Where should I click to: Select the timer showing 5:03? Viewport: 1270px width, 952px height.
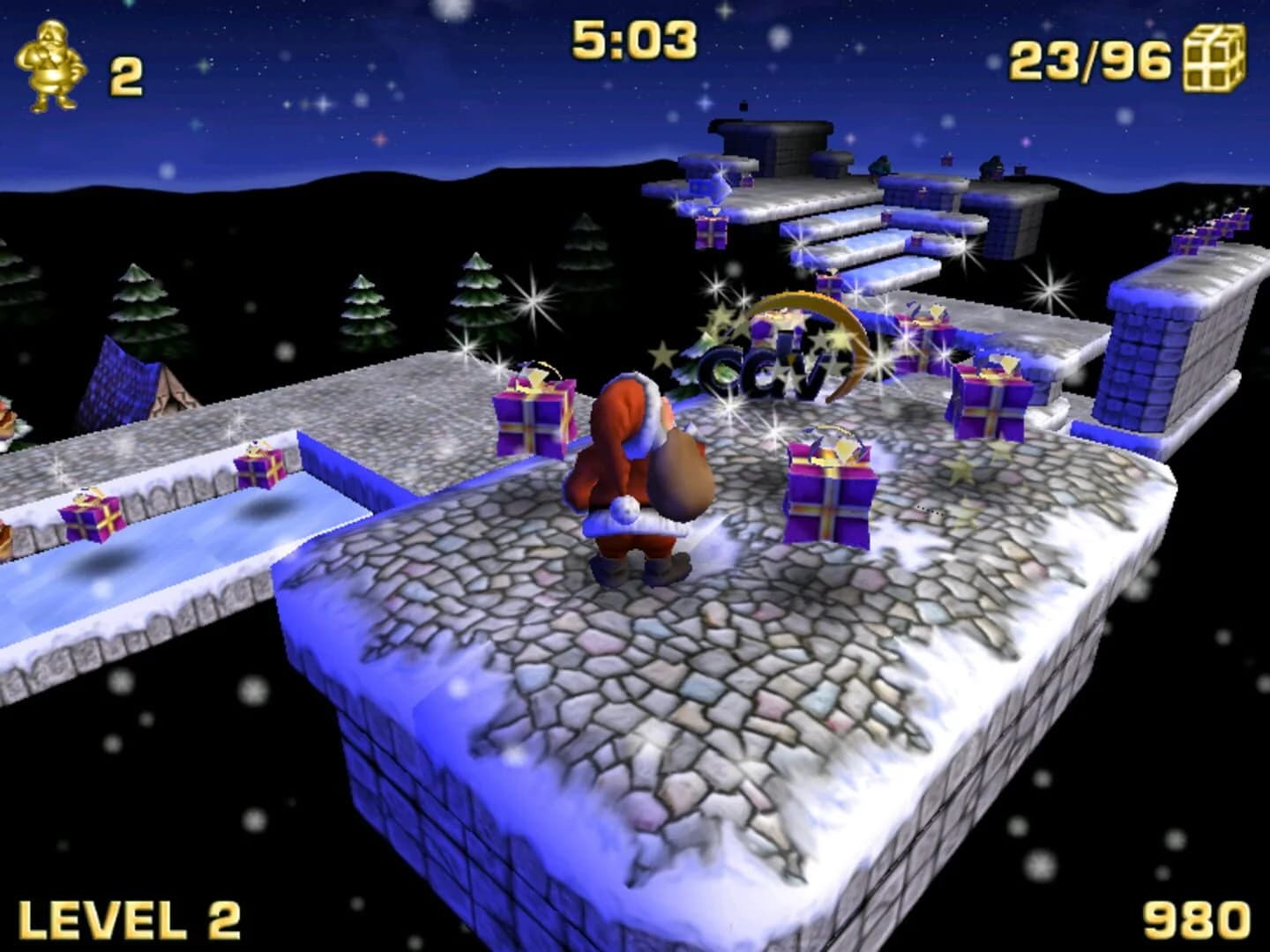tap(633, 40)
